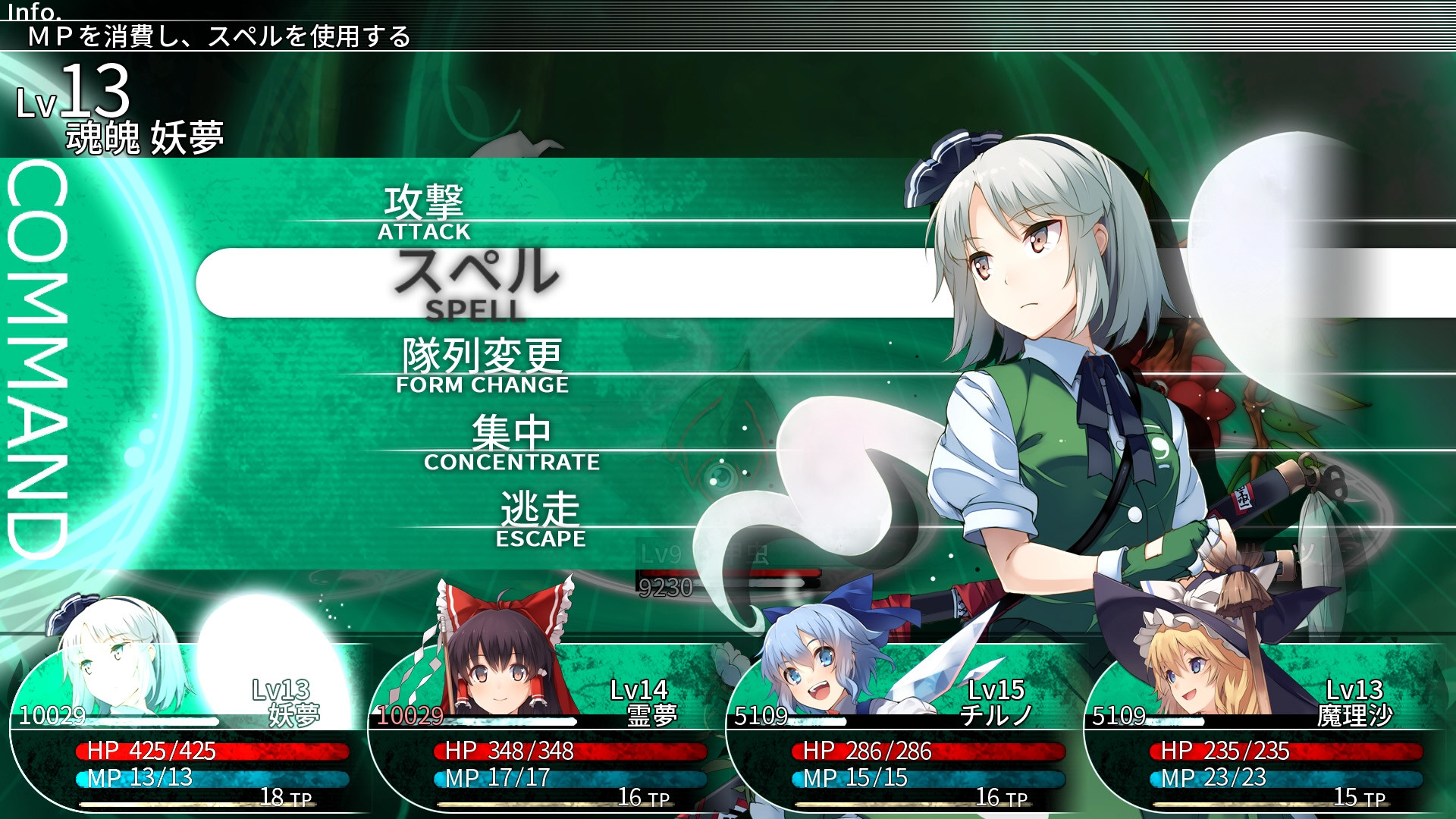This screenshot has width=1456, height=819.
Task: Click the vertical COMMAND sidebar banner
Action: click(x=38, y=349)
